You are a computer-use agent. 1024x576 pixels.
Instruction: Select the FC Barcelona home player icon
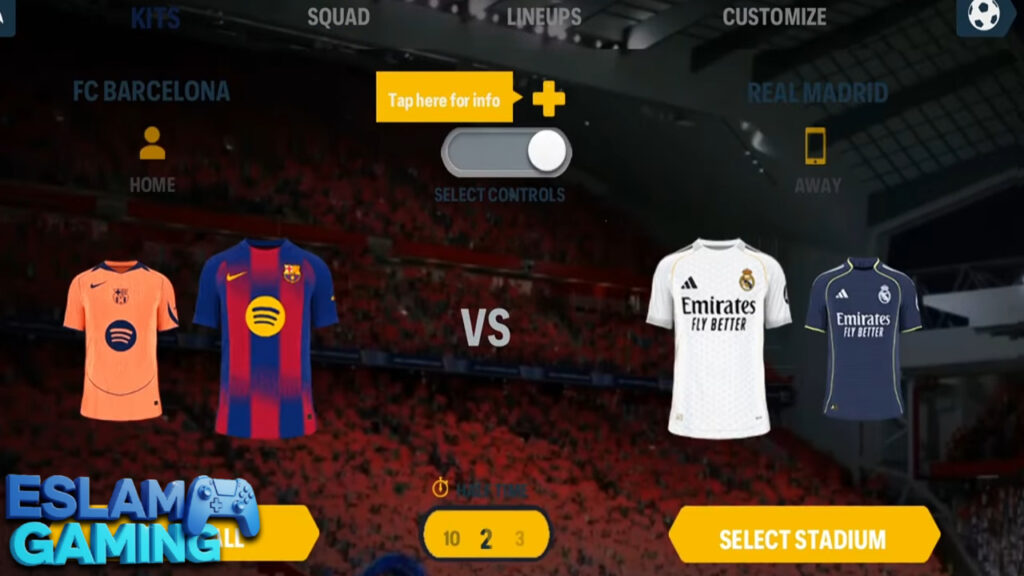[152, 144]
